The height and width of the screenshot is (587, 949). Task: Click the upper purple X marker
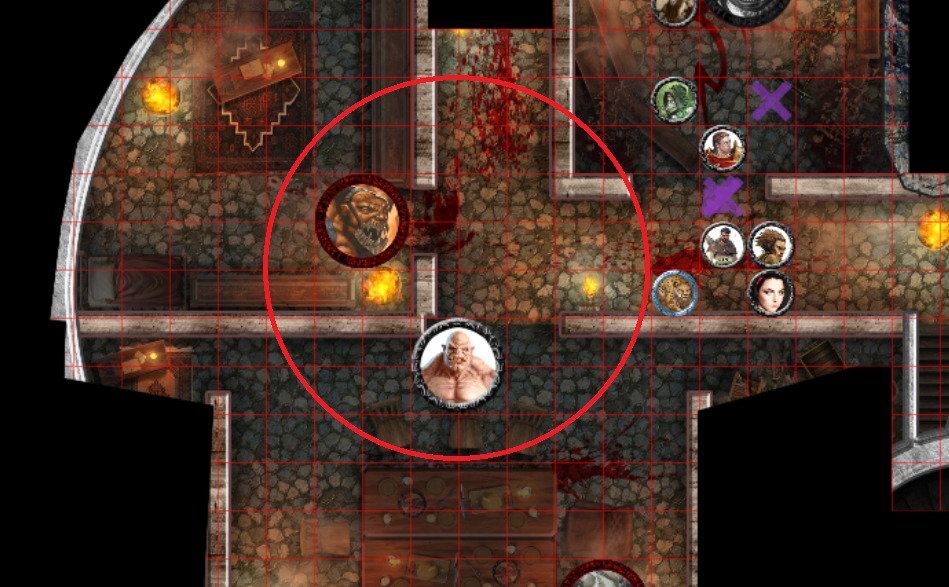771,101
